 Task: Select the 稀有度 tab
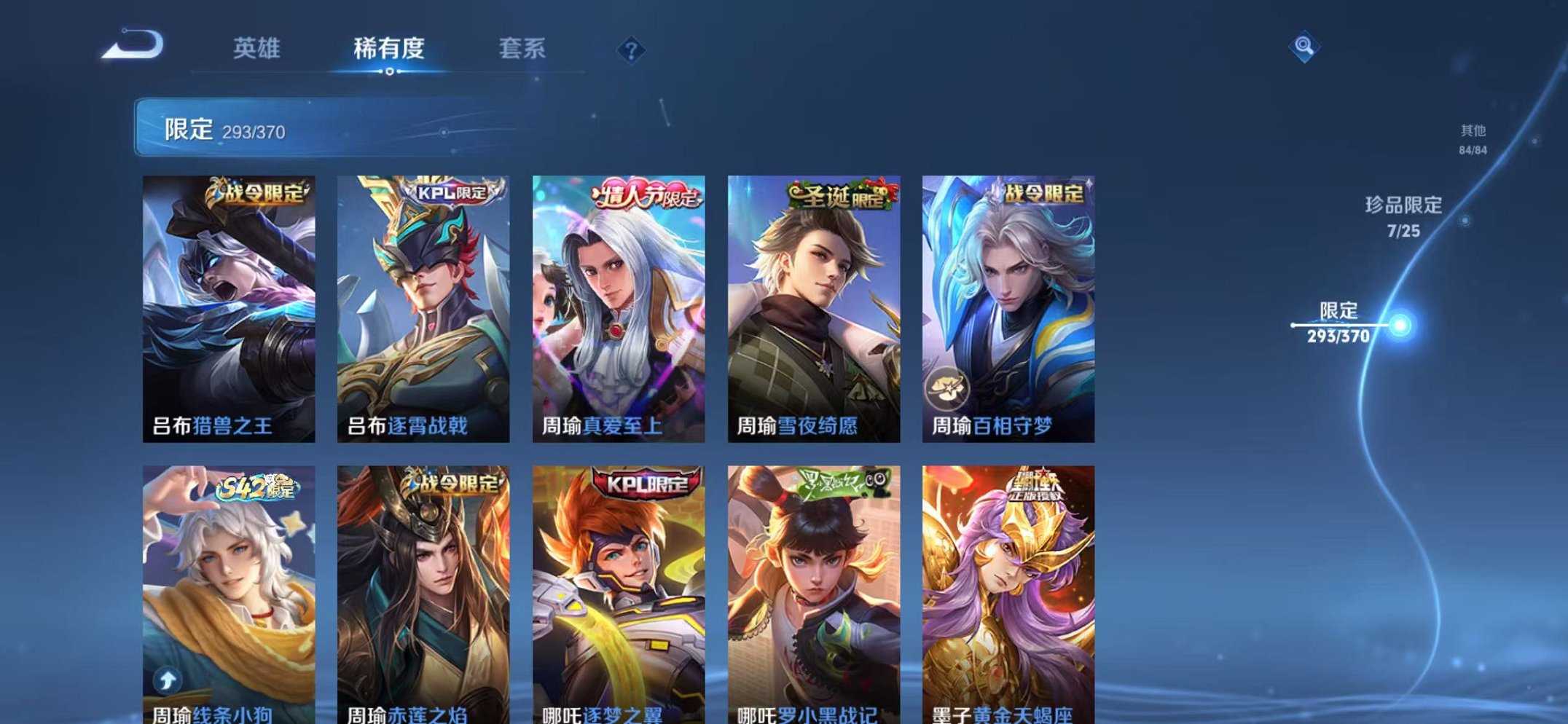[x=391, y=47]
